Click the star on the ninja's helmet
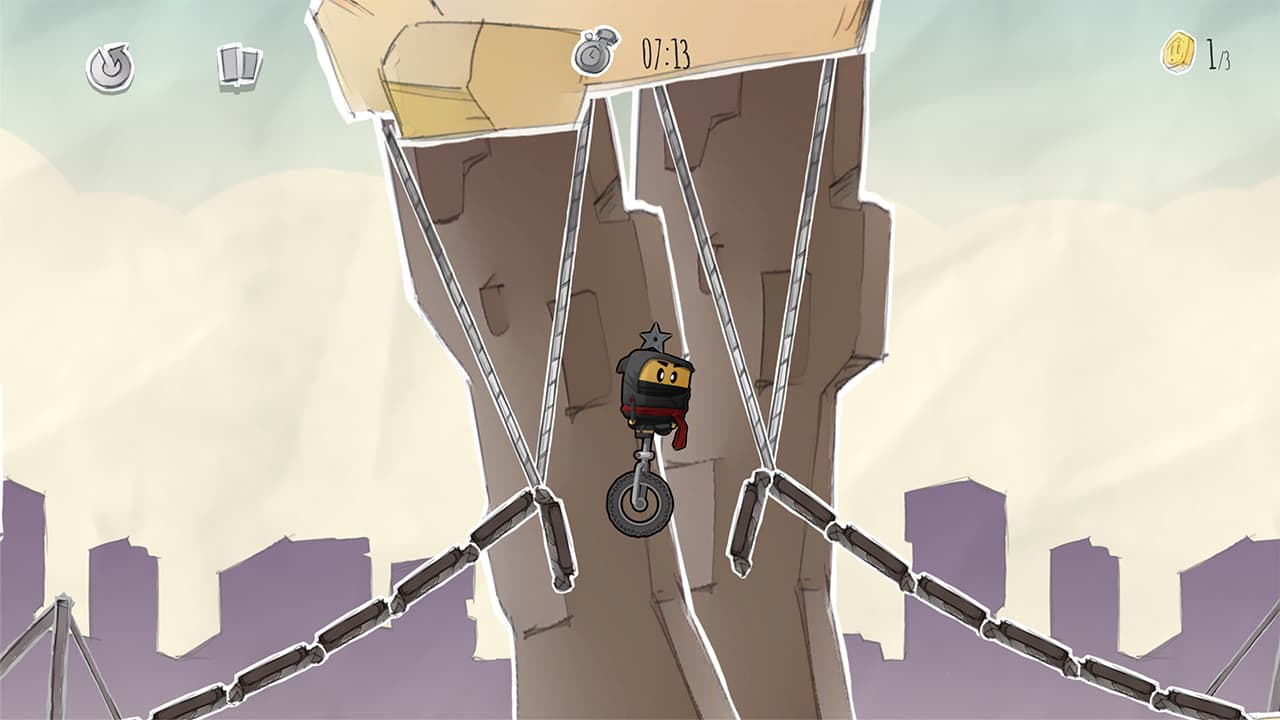The width and height of the screenshot is (1280, 720). (x=655, y=338)
